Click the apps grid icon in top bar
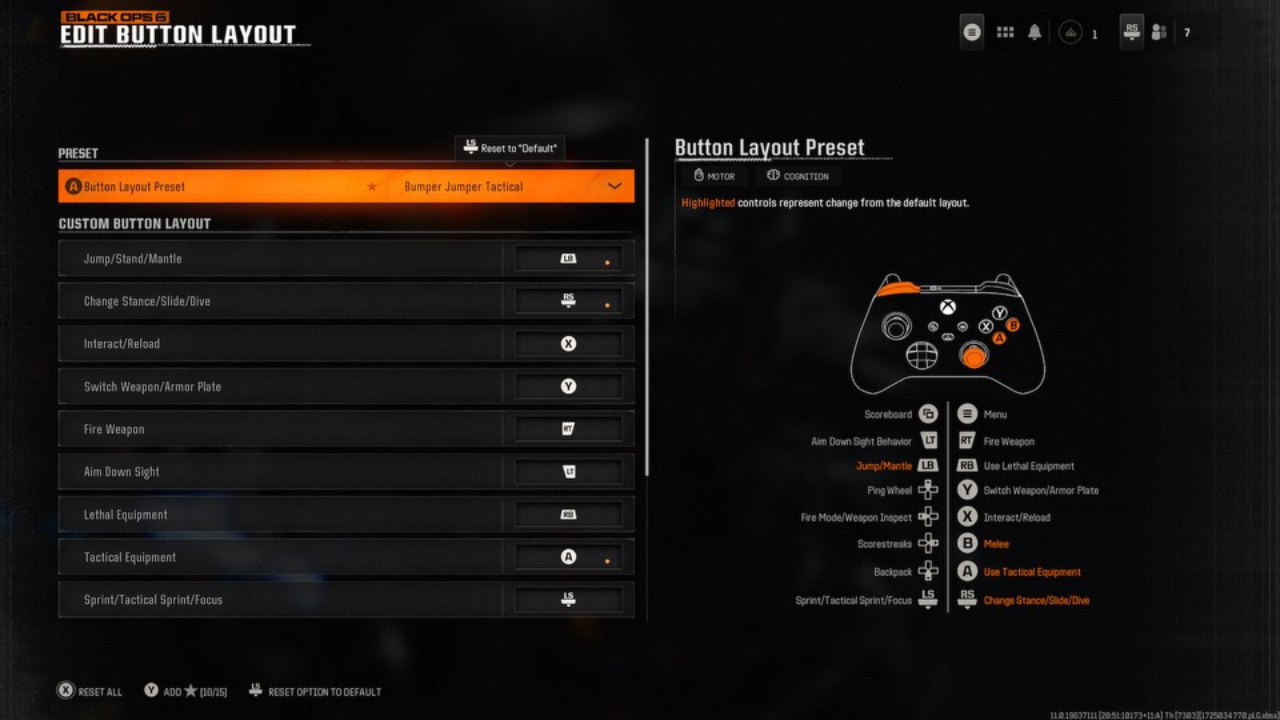 (1005, 32)
